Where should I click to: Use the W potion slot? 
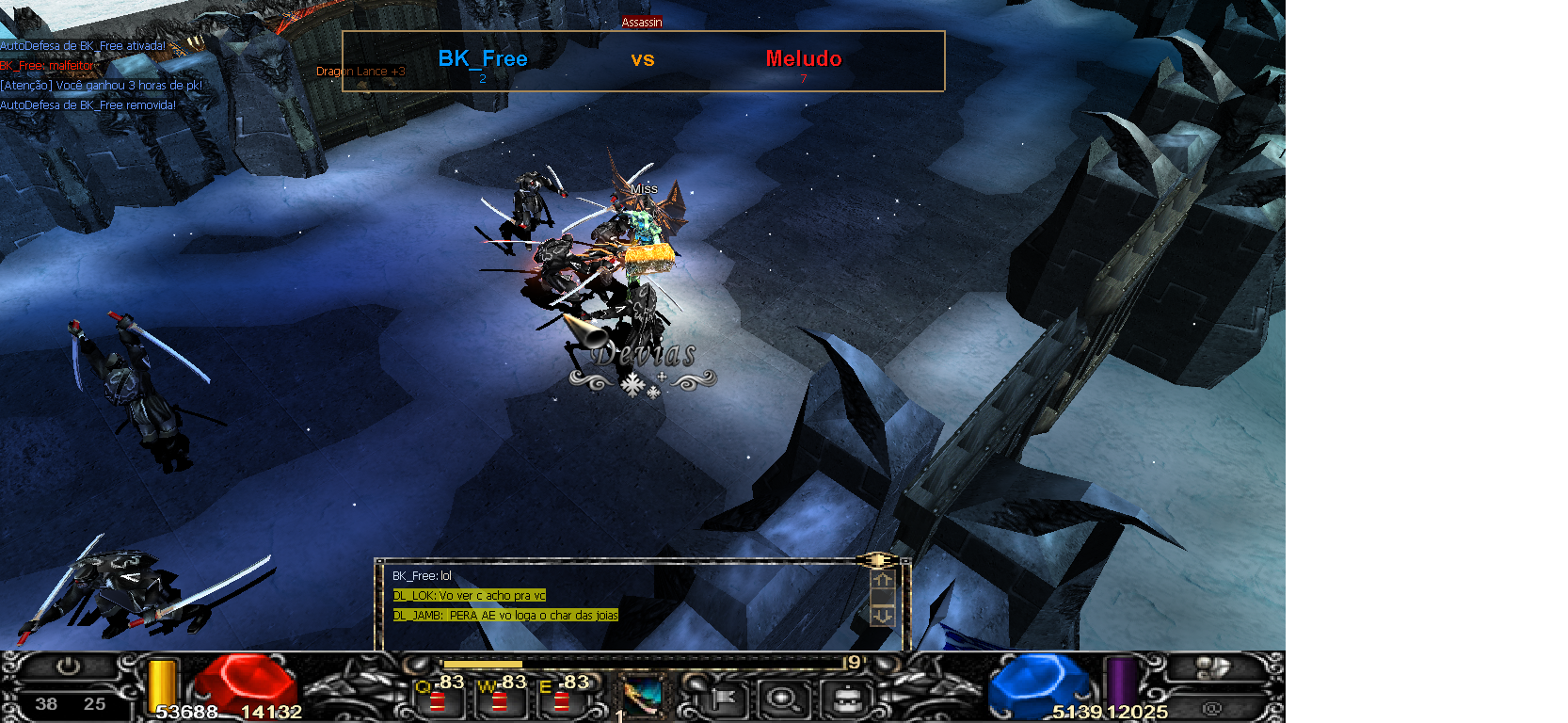click(499, 699)
